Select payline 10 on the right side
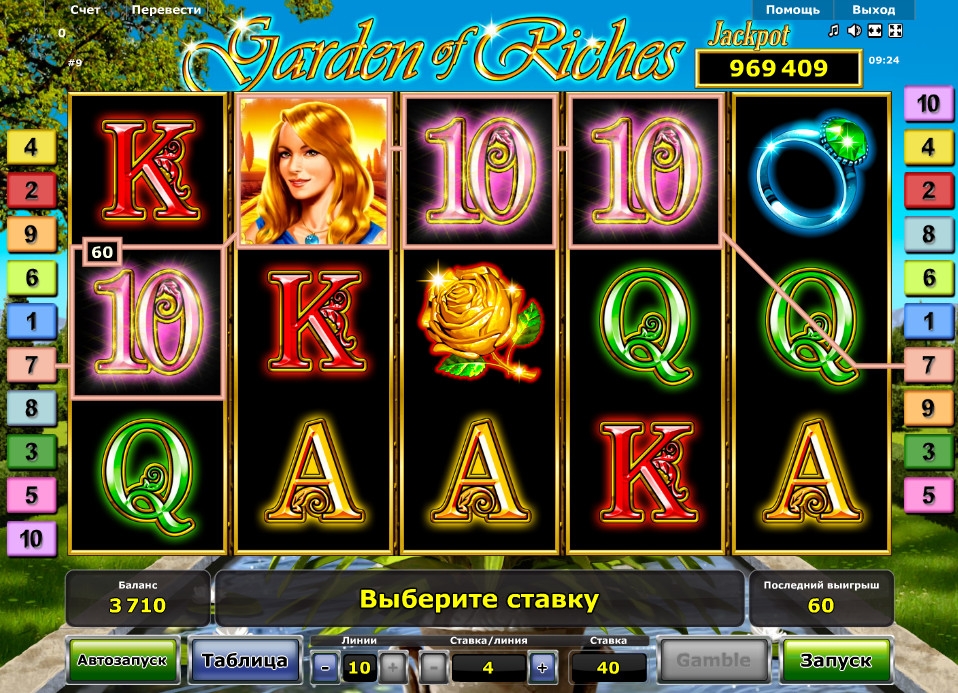The image size is (958, 693). (x=928, y=103)
